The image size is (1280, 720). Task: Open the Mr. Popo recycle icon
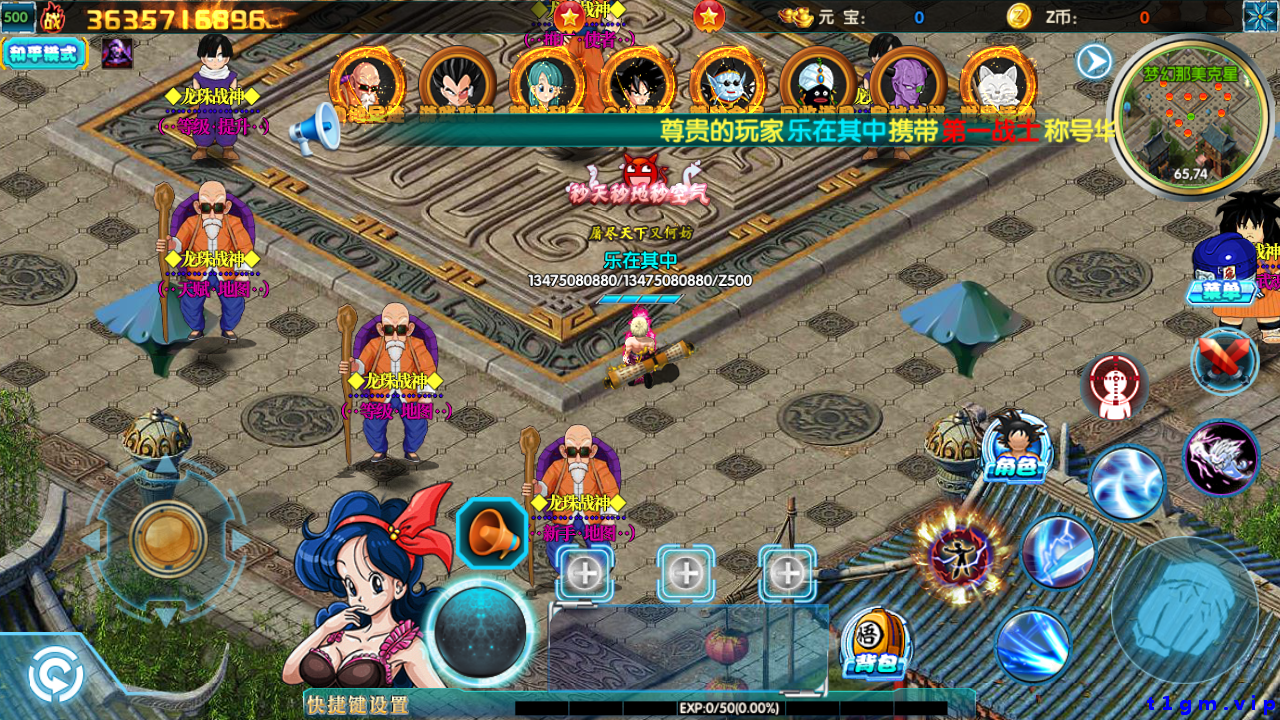(818, 86)
